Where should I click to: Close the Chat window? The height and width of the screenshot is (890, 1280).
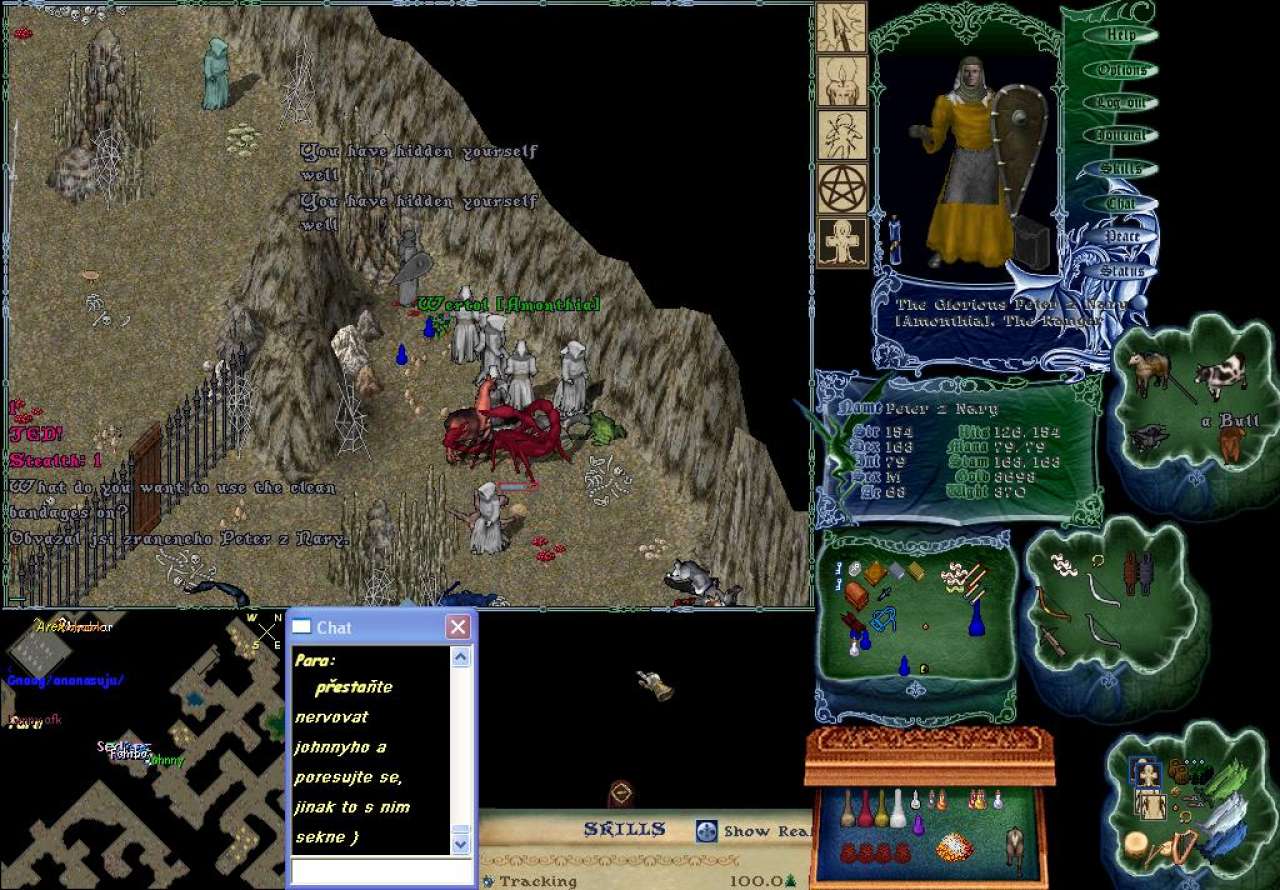[x=458, y=627]
